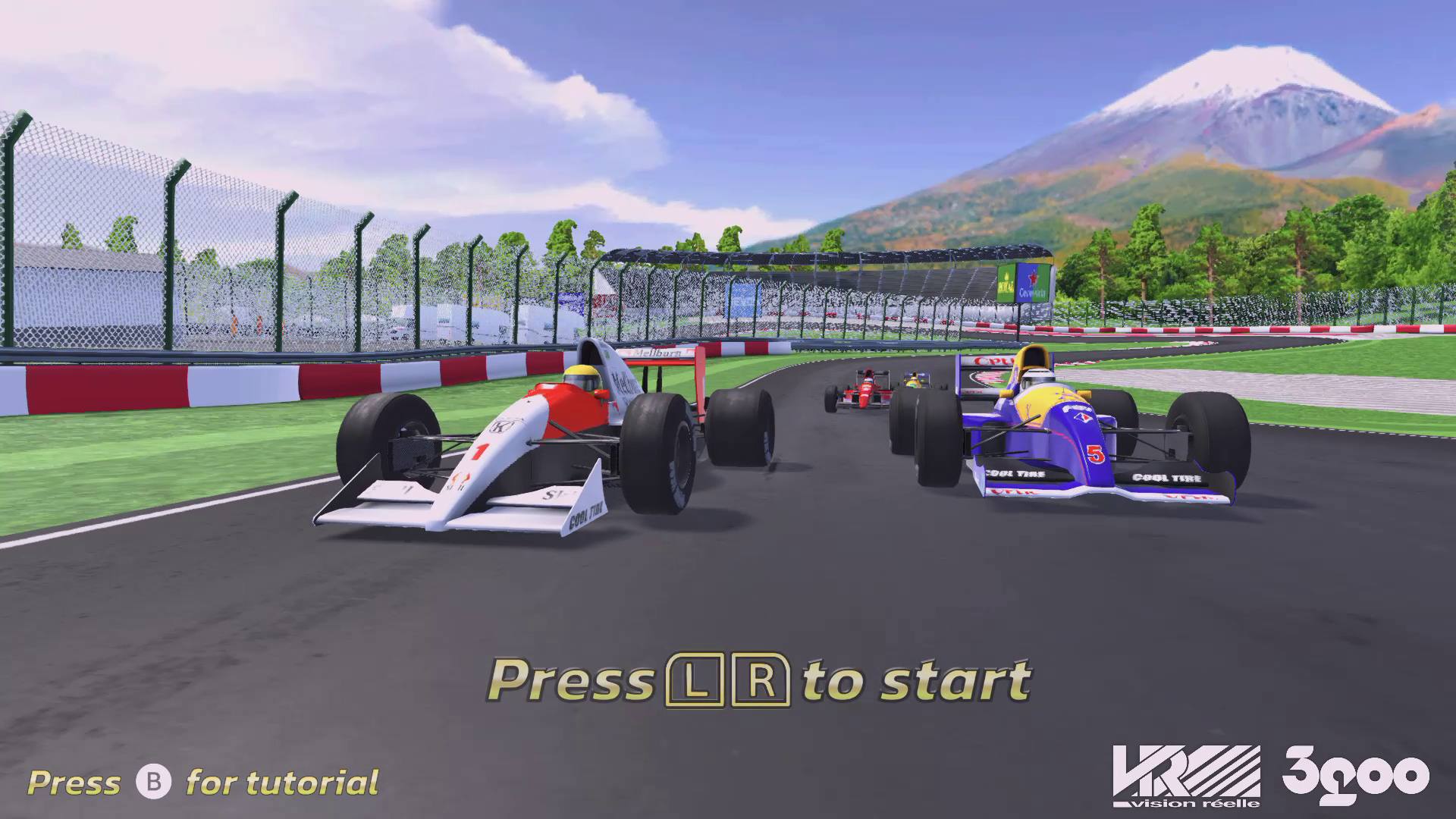Click the green trackside billboard
The width and height of the screenshot is (1456, 819).
click(1006, 282)
